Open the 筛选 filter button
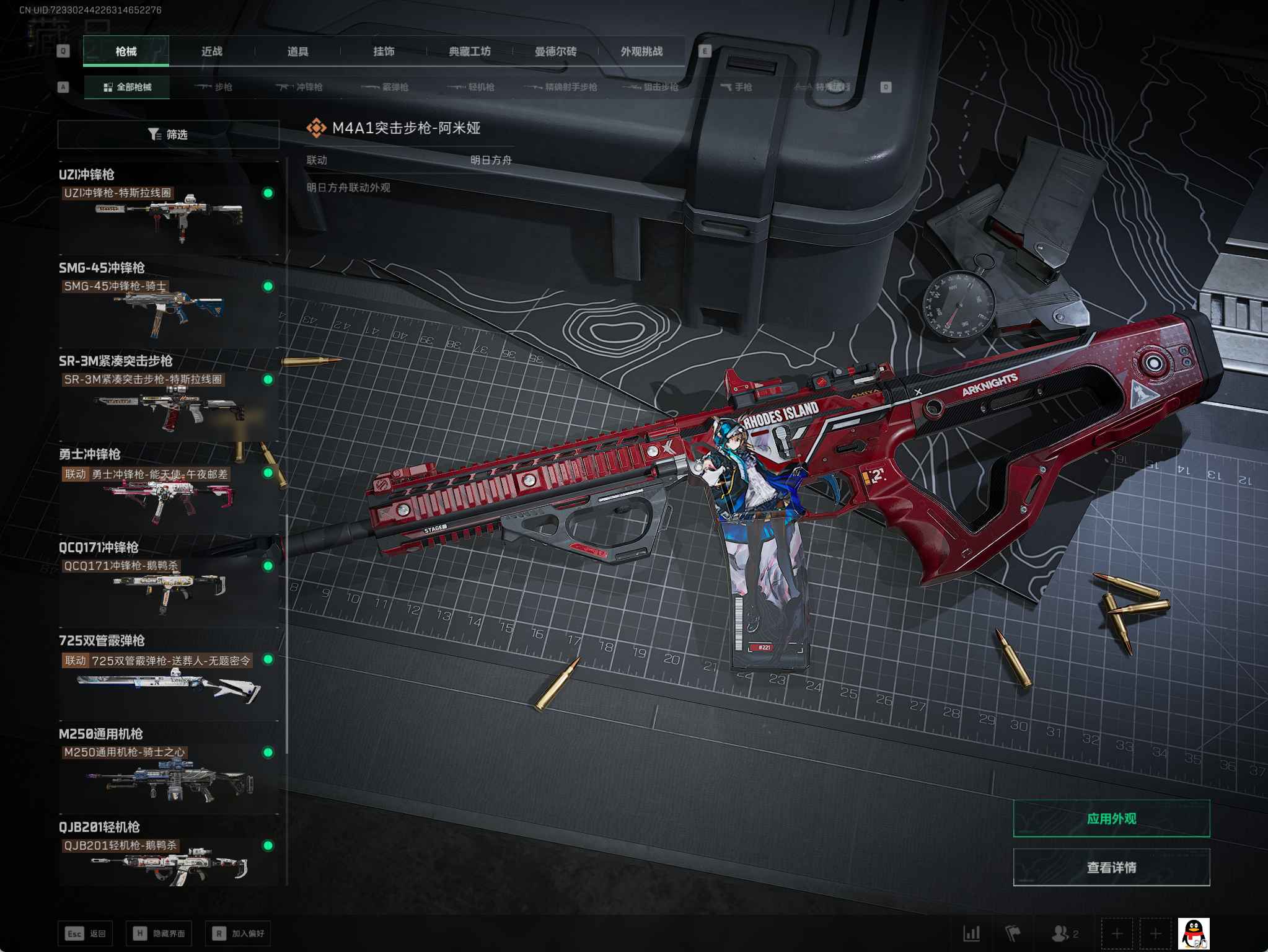Image resolution: width=1268 pixels, height=952 pixels. [168, 134]
